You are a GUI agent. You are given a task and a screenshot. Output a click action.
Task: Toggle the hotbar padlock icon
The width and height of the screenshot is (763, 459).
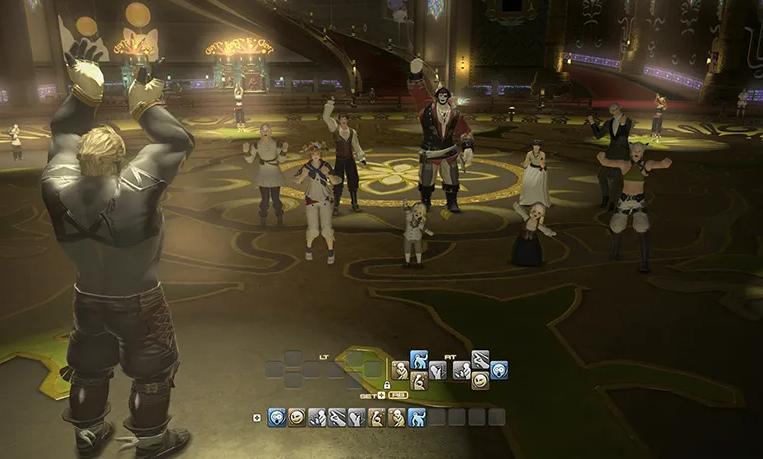386,385
